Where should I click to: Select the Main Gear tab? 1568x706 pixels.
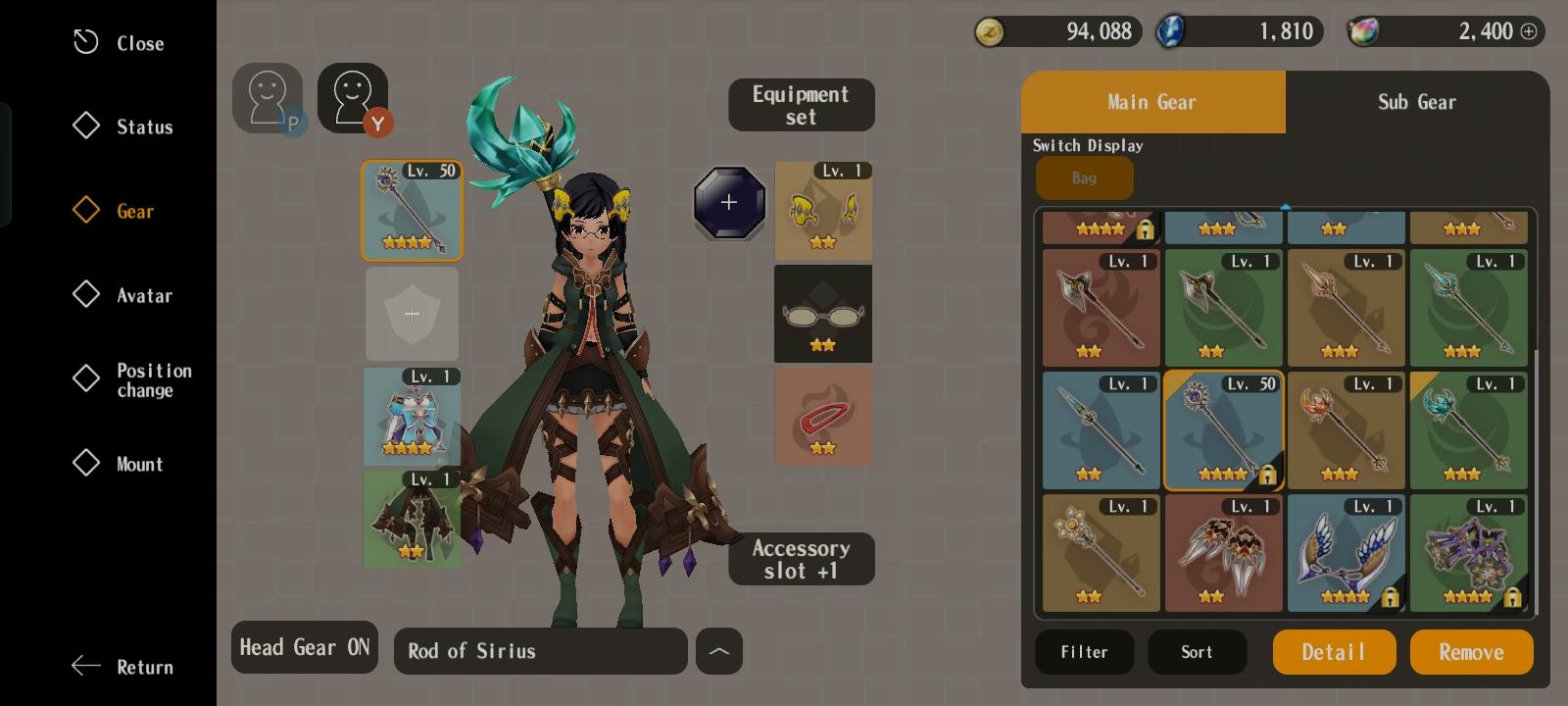coord(1151,102)
